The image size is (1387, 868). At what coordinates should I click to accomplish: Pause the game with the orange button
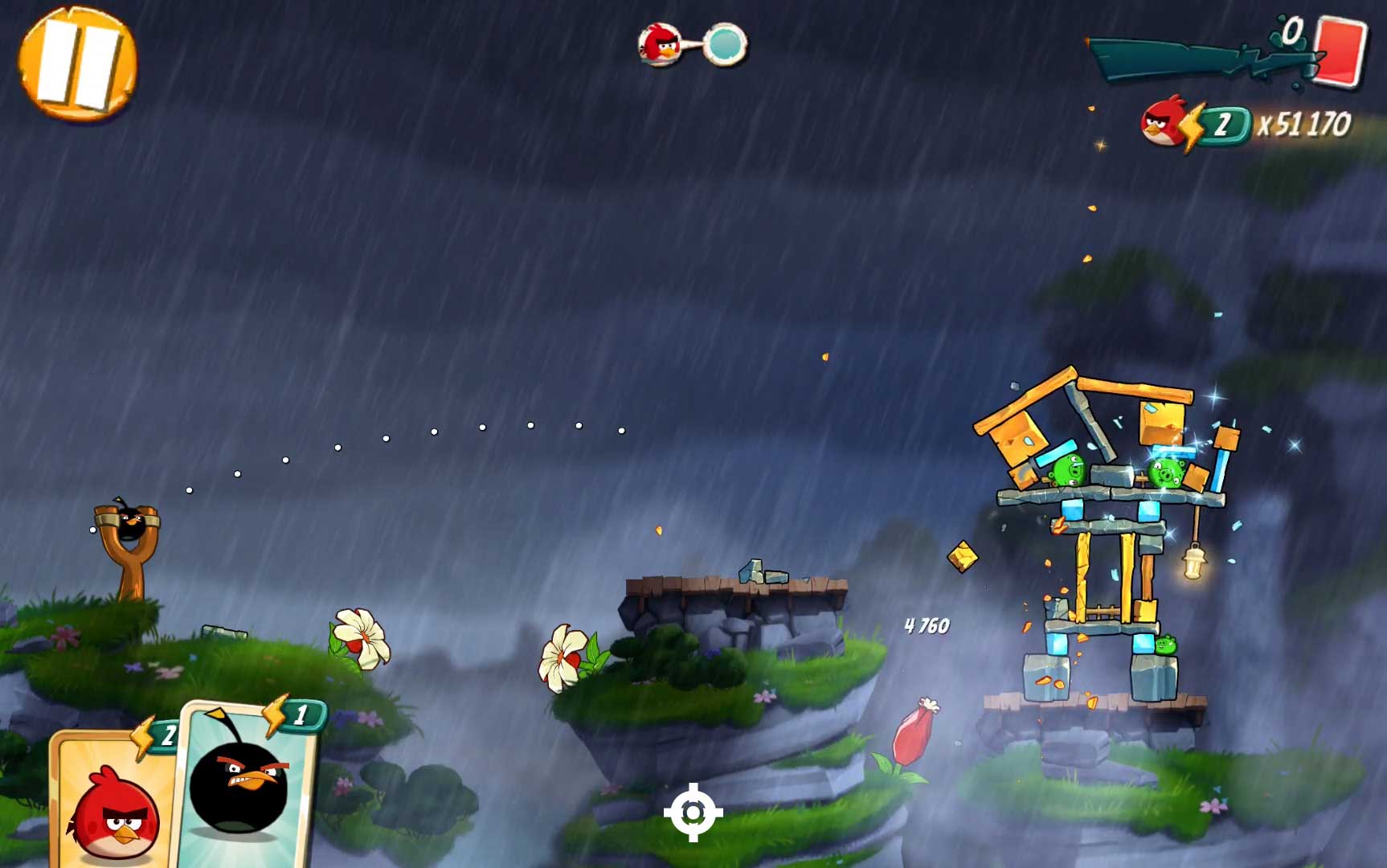[77, 63]
